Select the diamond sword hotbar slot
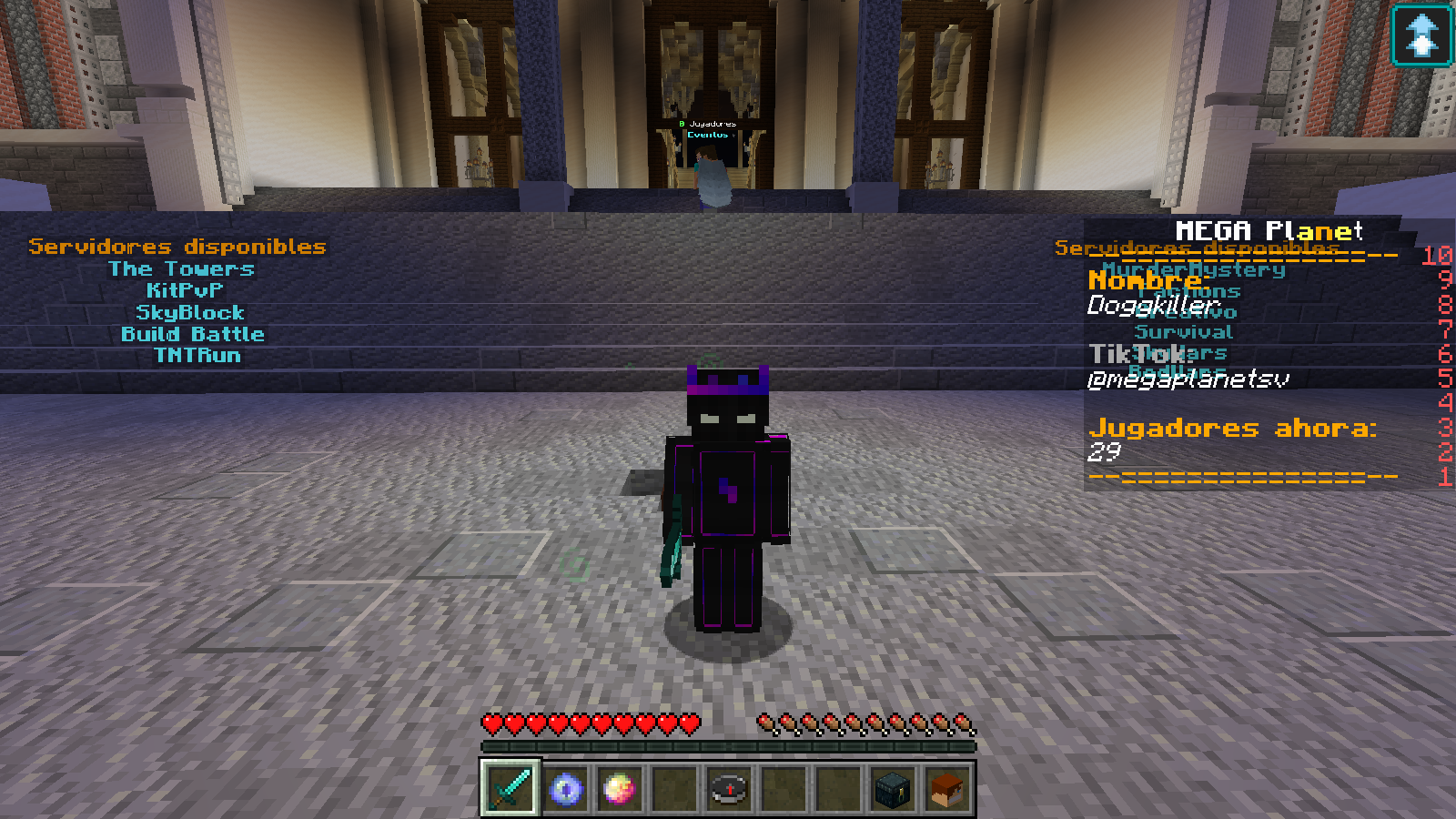Viewport: 1456px width, 819px height. [x=511, y=788]
